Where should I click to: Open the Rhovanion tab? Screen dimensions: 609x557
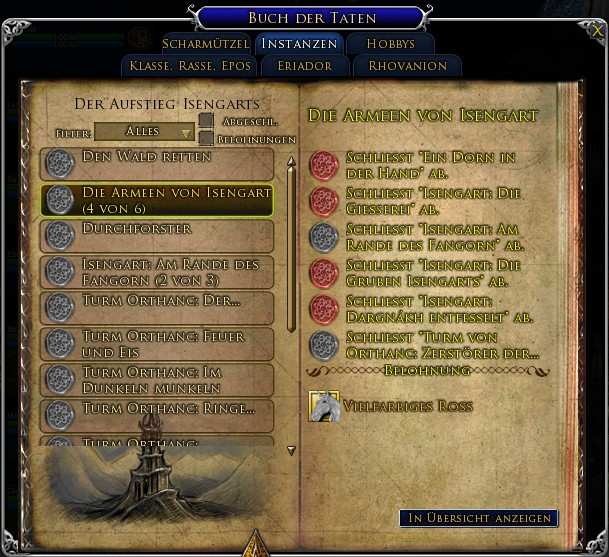pyautogui.click(x=407, y=66)
